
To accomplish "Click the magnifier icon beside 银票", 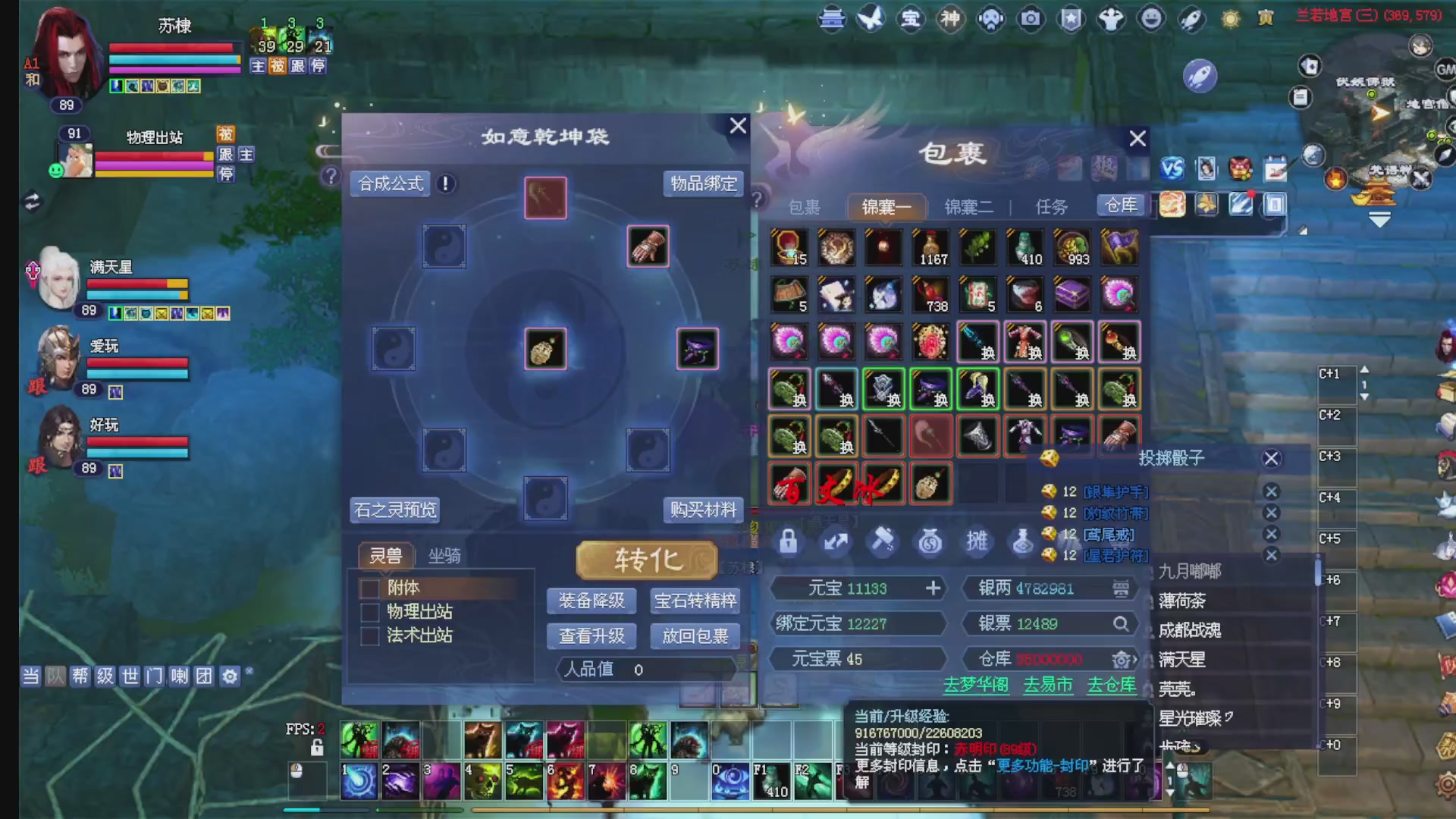I will pos(1122,623).
